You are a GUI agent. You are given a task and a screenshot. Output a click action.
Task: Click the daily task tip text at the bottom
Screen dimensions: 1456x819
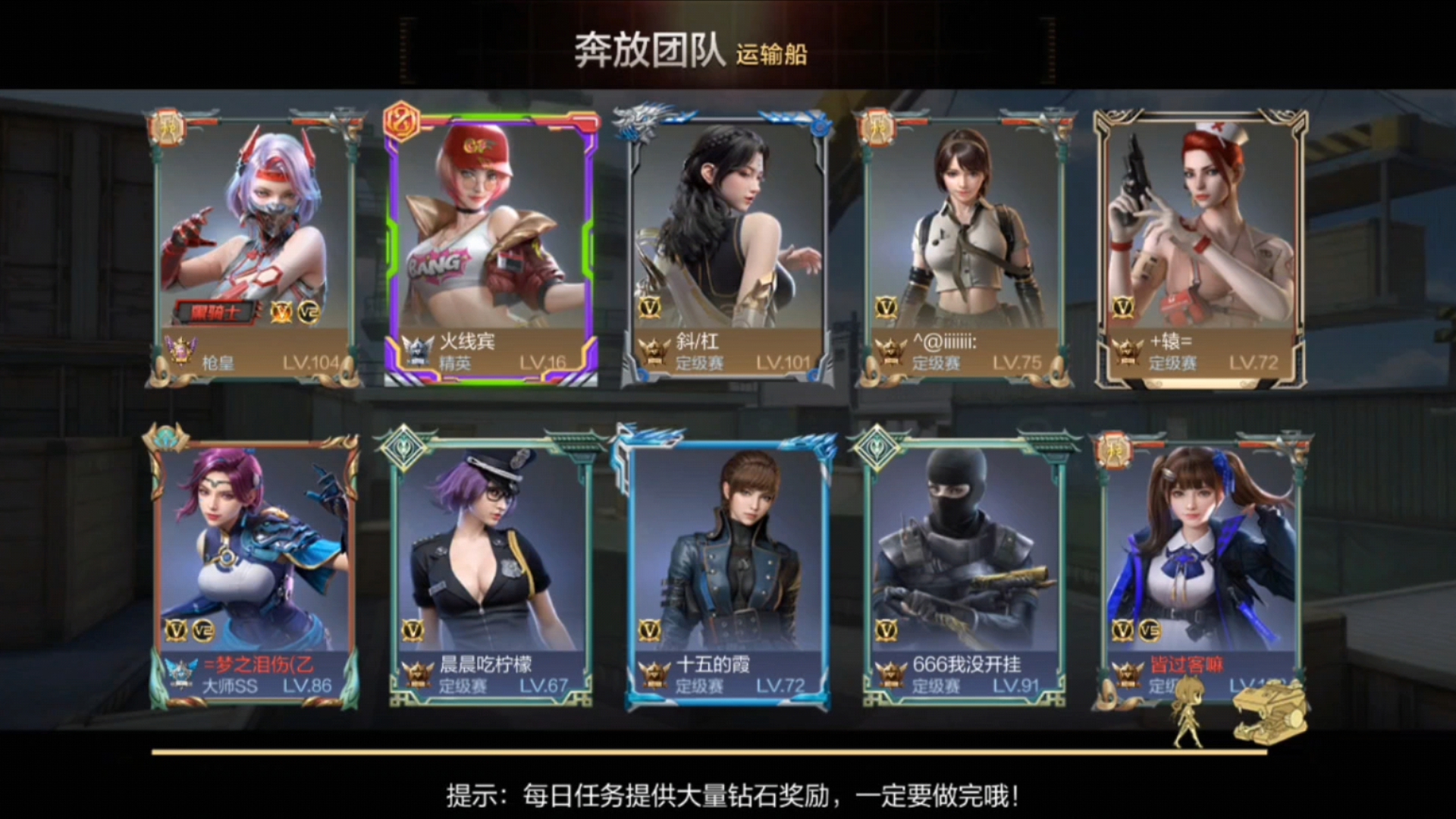click(728, 796)
